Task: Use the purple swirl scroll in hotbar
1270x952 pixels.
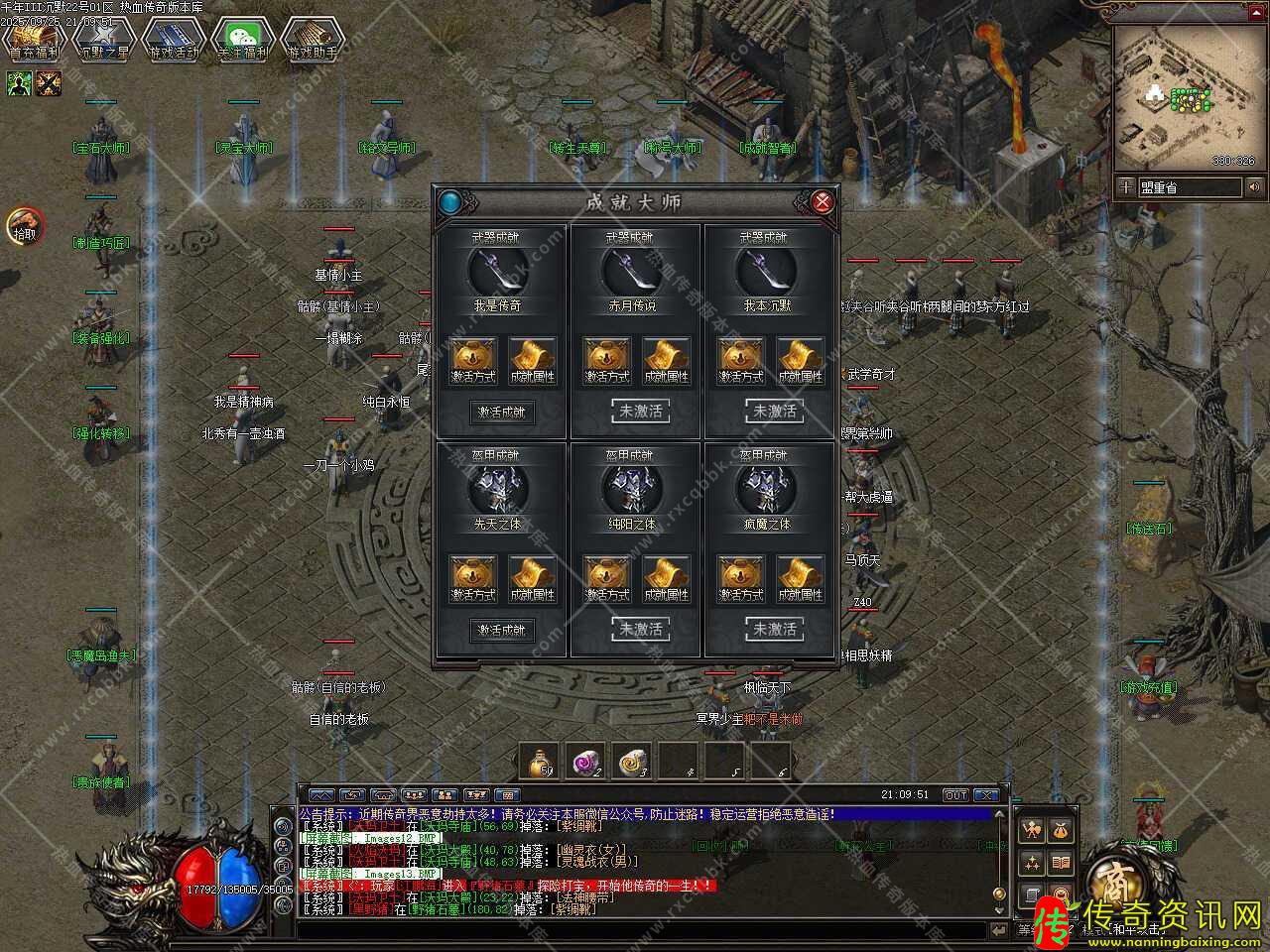Action: [585, 762]
